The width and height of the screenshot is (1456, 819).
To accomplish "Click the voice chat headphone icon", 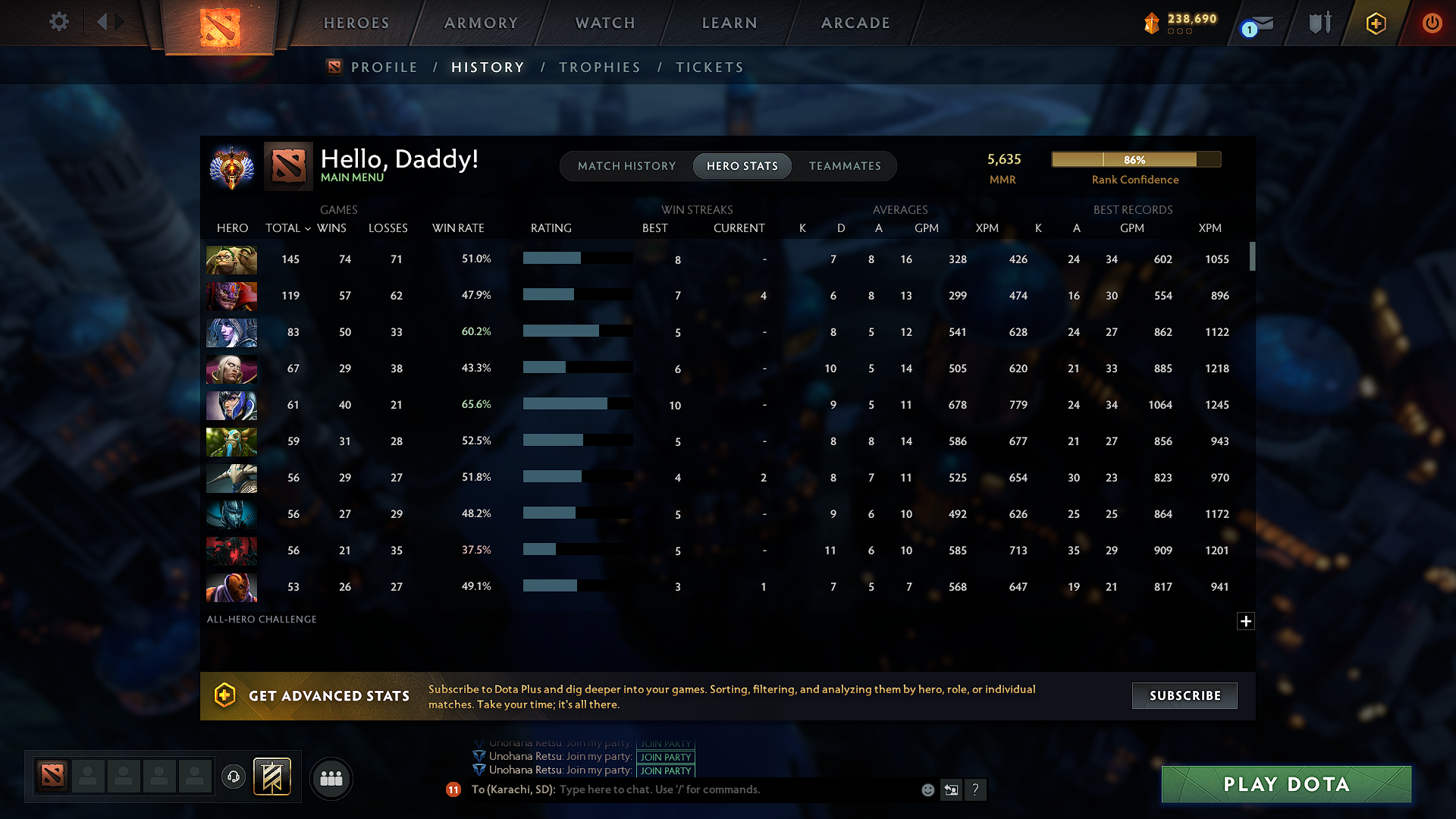I will pyautogui.click(x=233, y=777).
